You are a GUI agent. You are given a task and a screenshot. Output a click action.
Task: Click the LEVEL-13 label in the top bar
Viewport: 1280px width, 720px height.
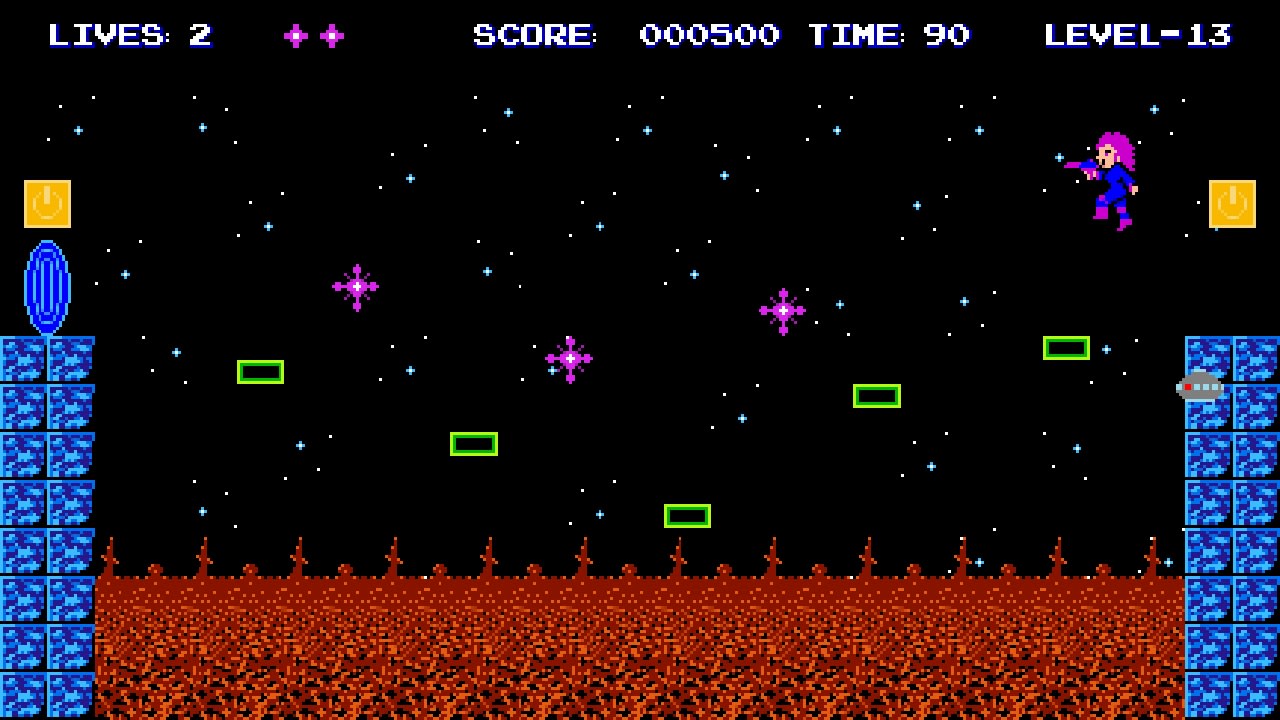[x=1138, y=35]
